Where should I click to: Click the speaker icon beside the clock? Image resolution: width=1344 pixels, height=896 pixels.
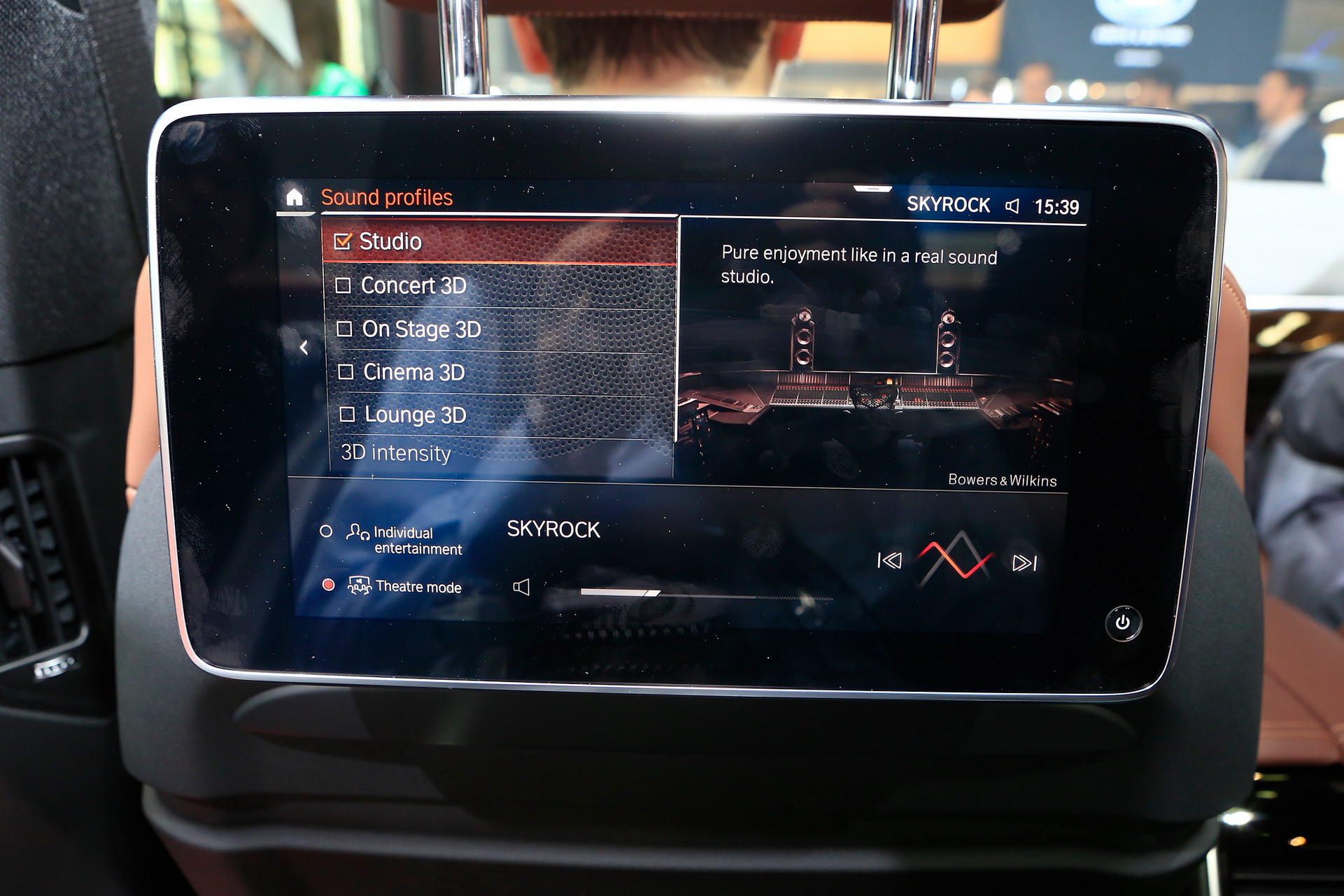[x=1012, y=206]
